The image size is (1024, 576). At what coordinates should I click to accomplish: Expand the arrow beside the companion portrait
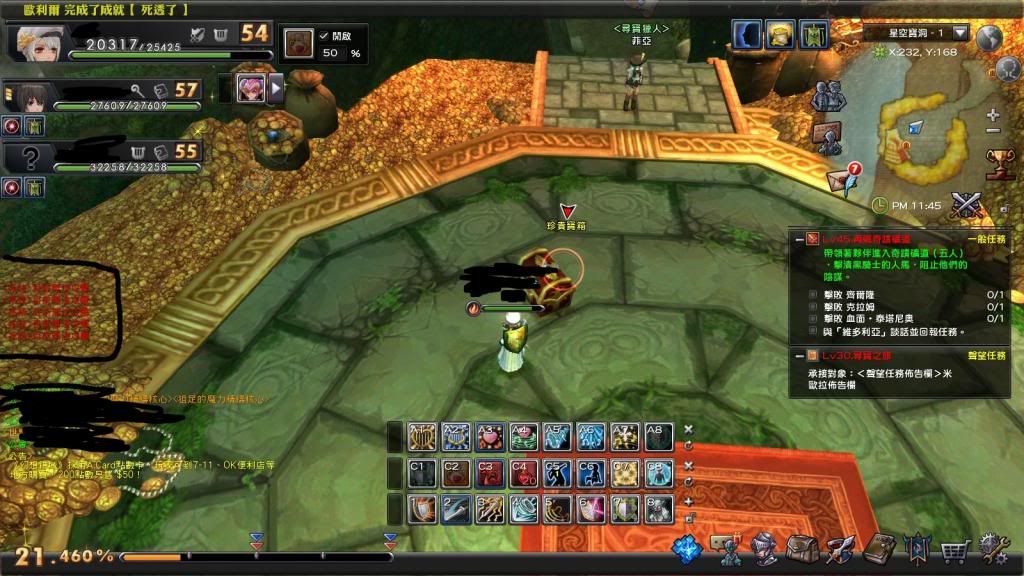(x=277, y=89)
